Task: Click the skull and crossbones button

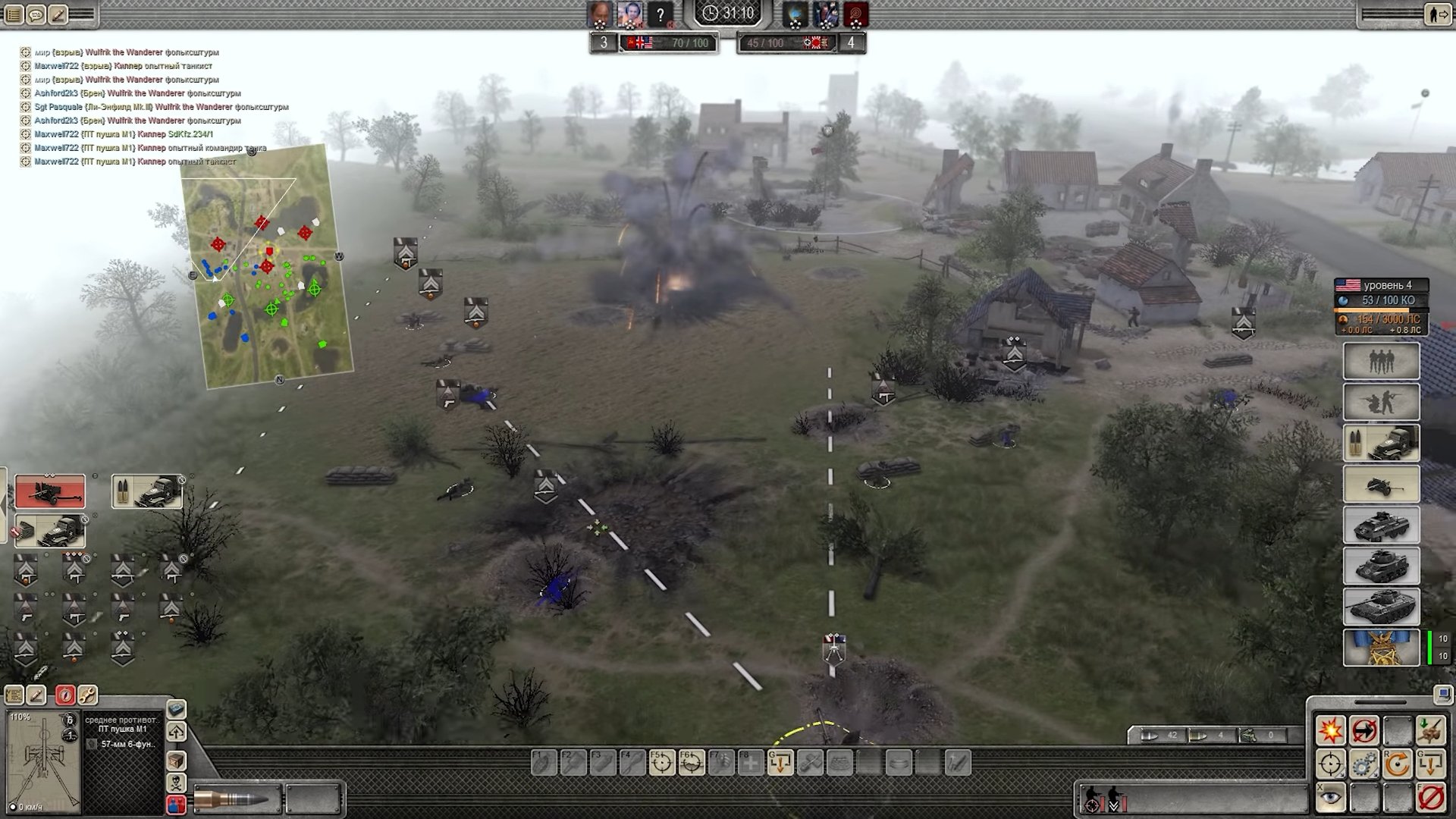Action: tap(176, 782)
